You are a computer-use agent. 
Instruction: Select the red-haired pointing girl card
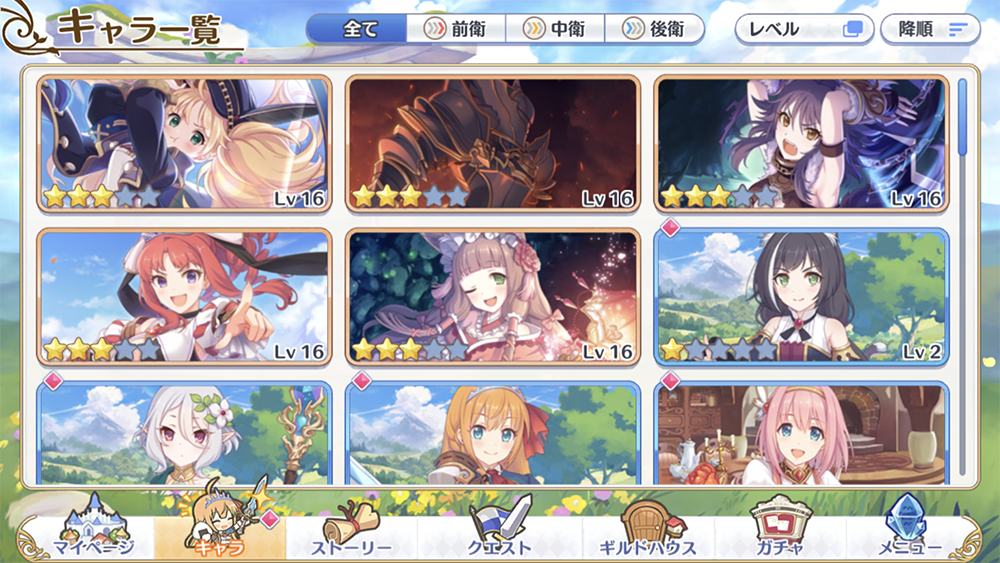pyautogui.click(x=185, y=296)
